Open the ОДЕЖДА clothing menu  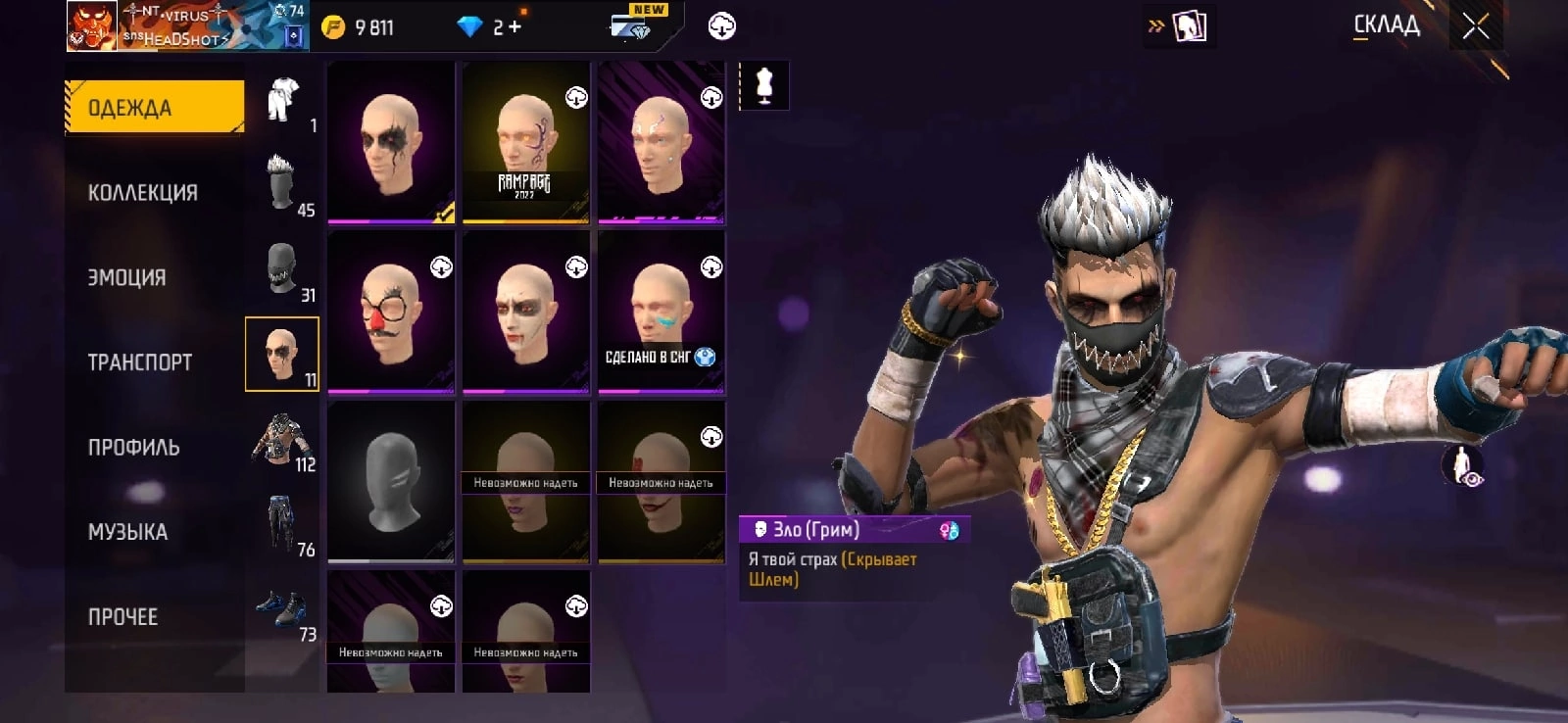[x=154, y=107]
